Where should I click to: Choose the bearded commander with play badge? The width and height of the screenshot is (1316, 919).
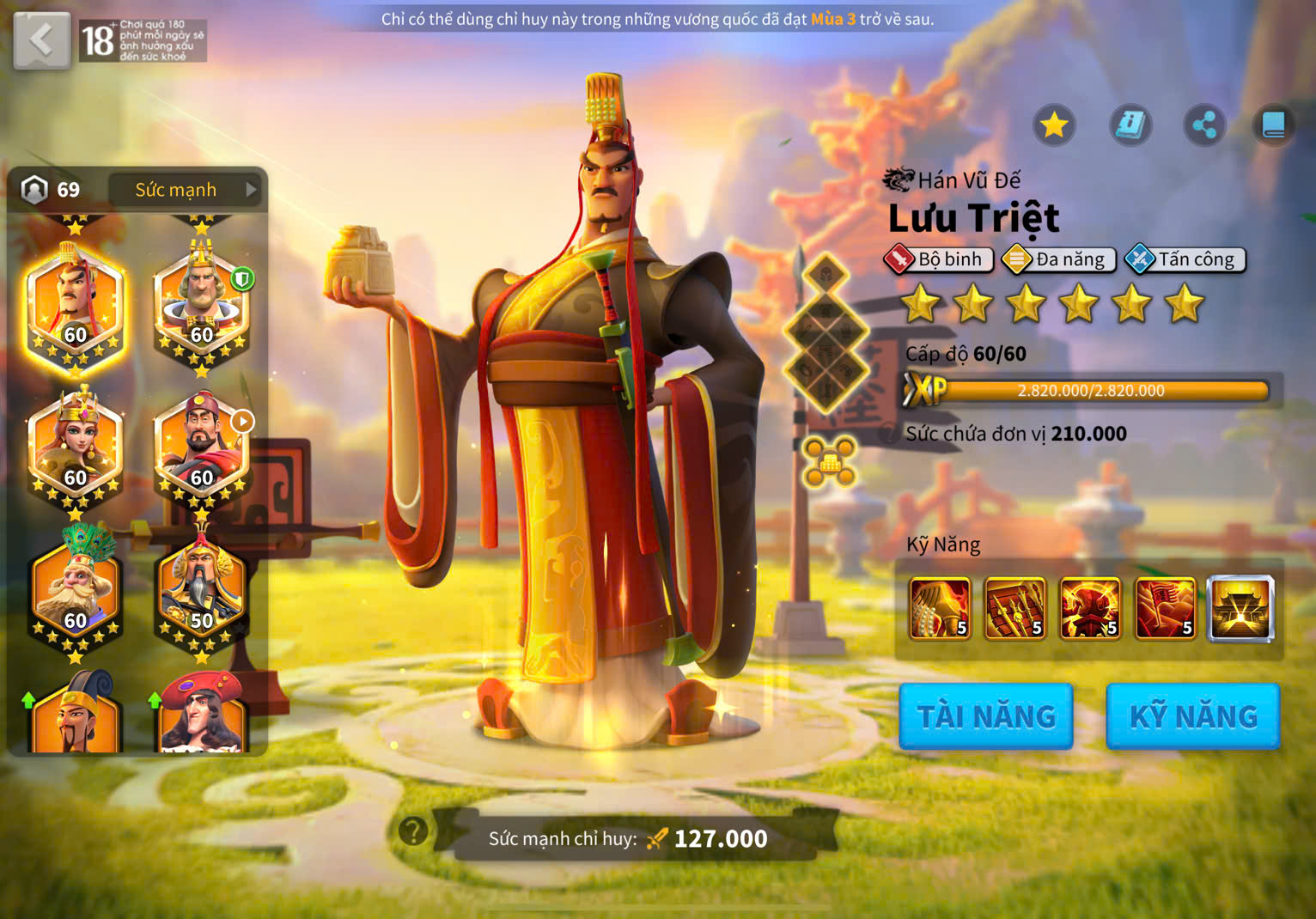coord(201,448)
